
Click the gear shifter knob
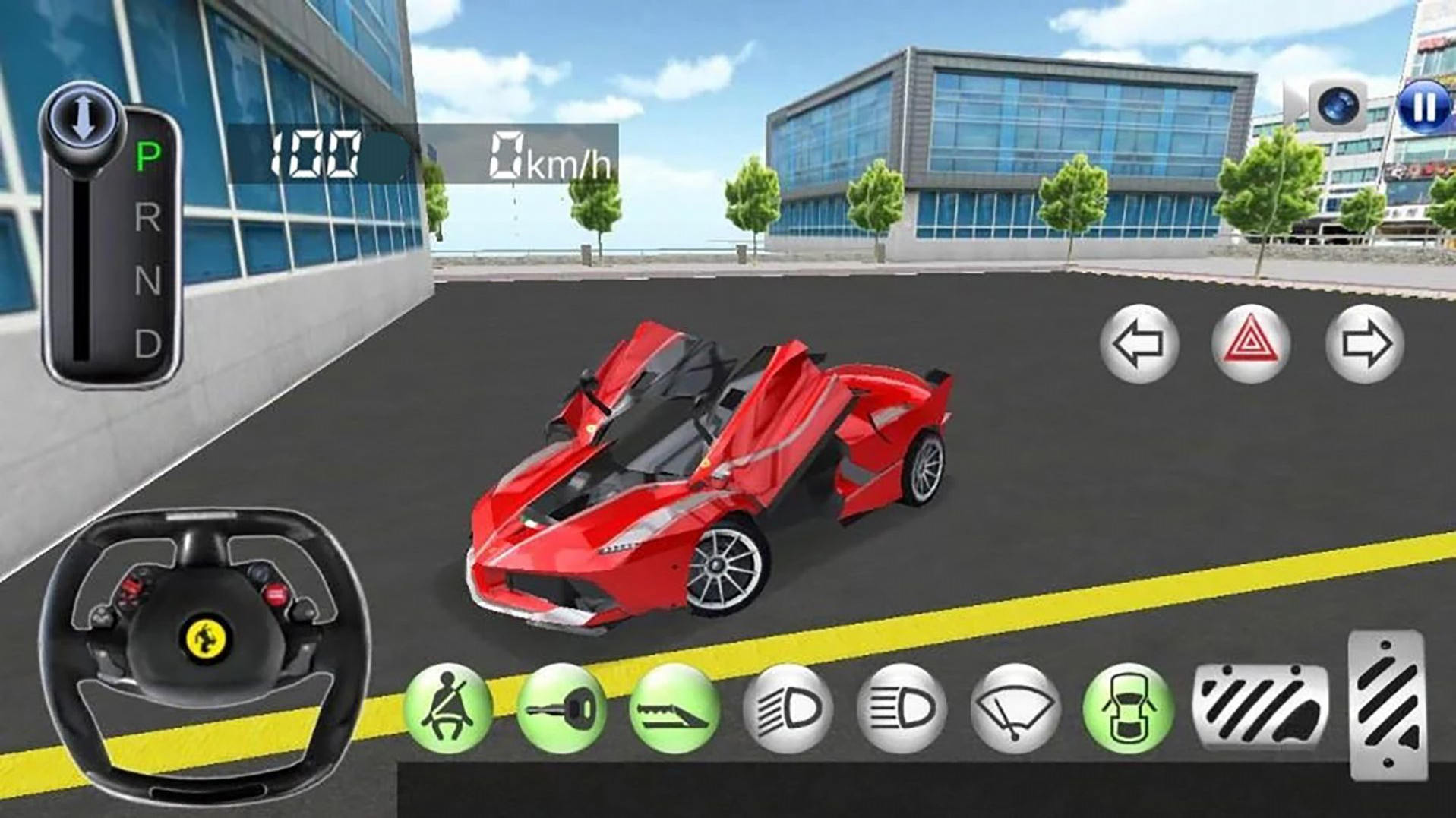click(83, 122)
